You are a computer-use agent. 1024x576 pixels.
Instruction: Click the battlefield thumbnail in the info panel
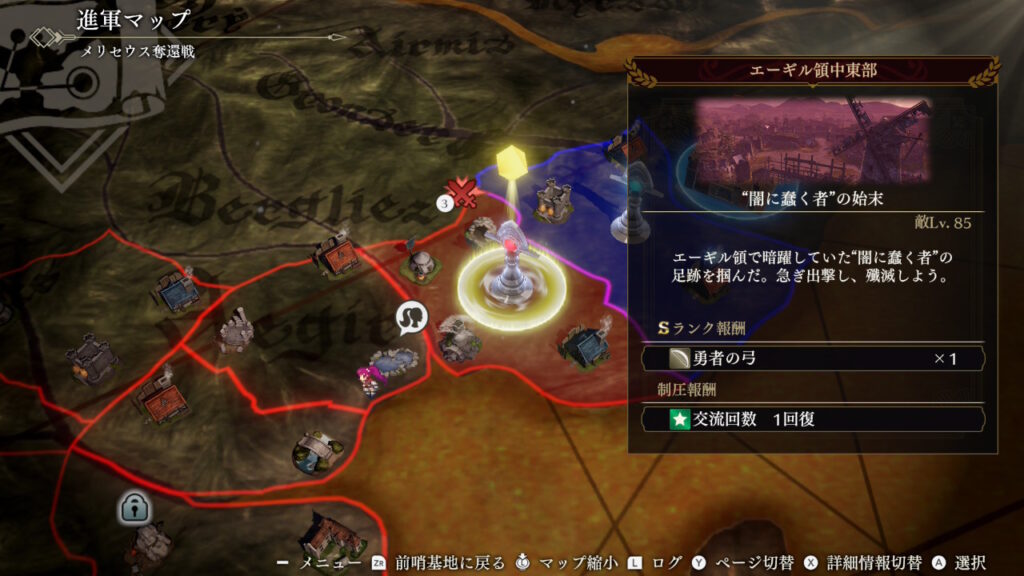[811, 140]
